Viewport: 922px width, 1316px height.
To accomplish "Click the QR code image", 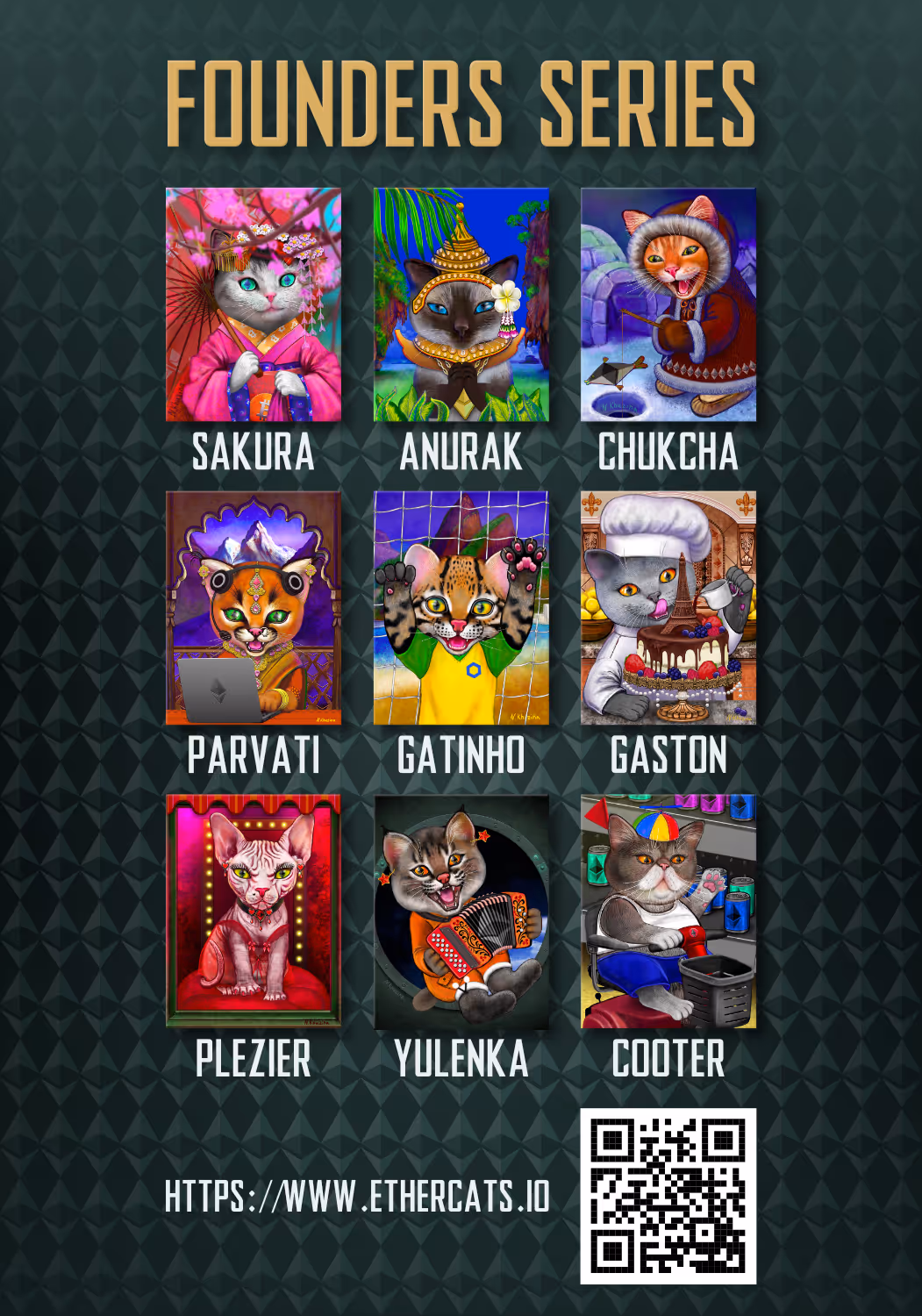I will (x=668, y=1196).
